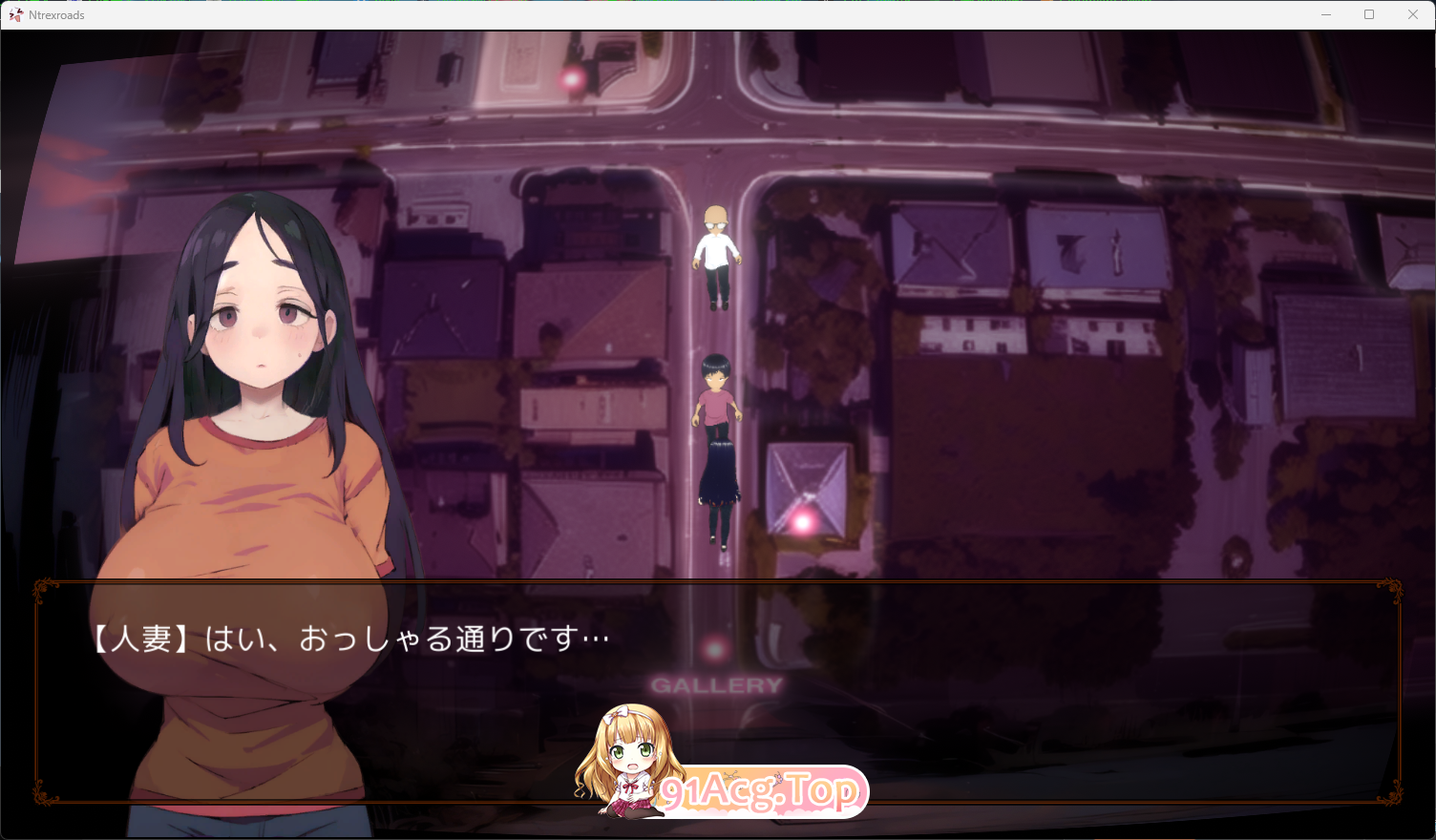Screen dimensions: 1436x840
Task: Click the Ntrexroads icon in the title bar
Action: coord(14,14)
